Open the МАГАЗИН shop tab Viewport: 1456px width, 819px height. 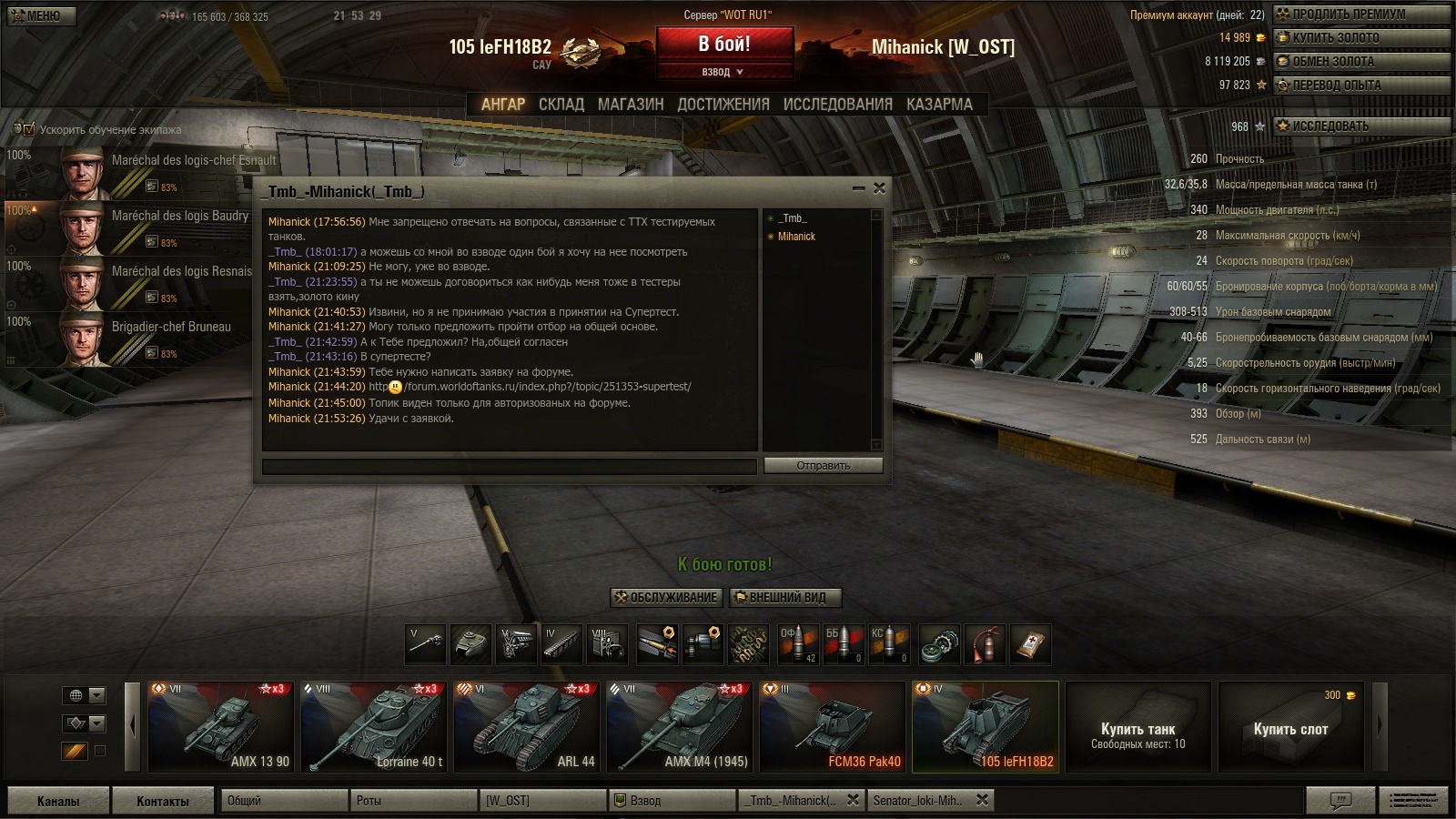[x=631, y=105]
